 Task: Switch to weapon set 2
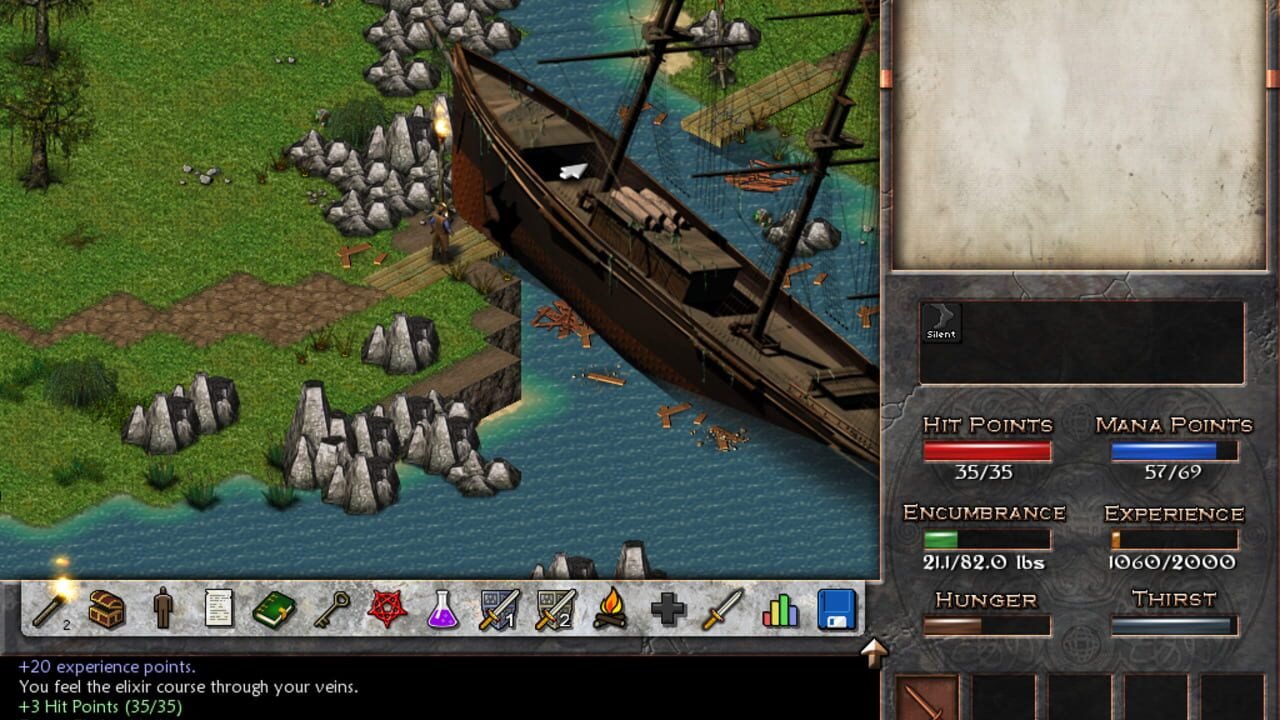click(555, 608)
